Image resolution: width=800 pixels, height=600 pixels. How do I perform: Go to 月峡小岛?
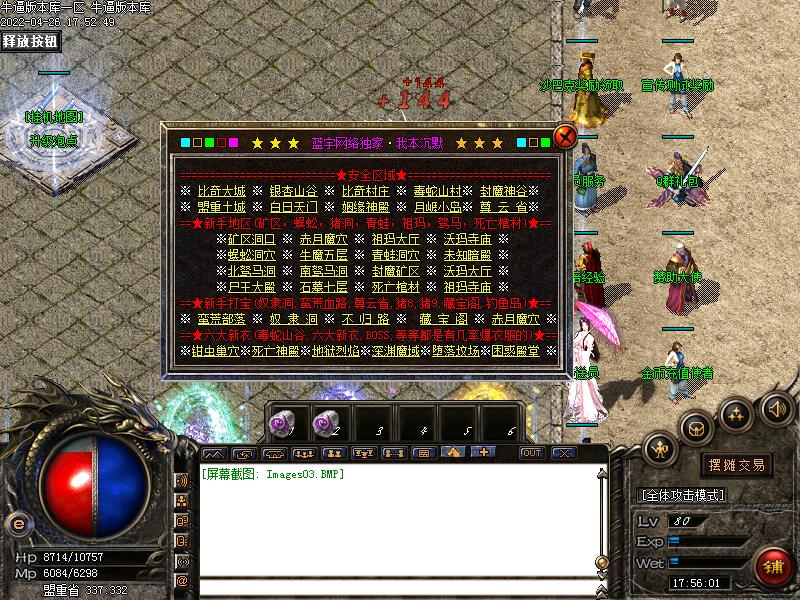437,207
